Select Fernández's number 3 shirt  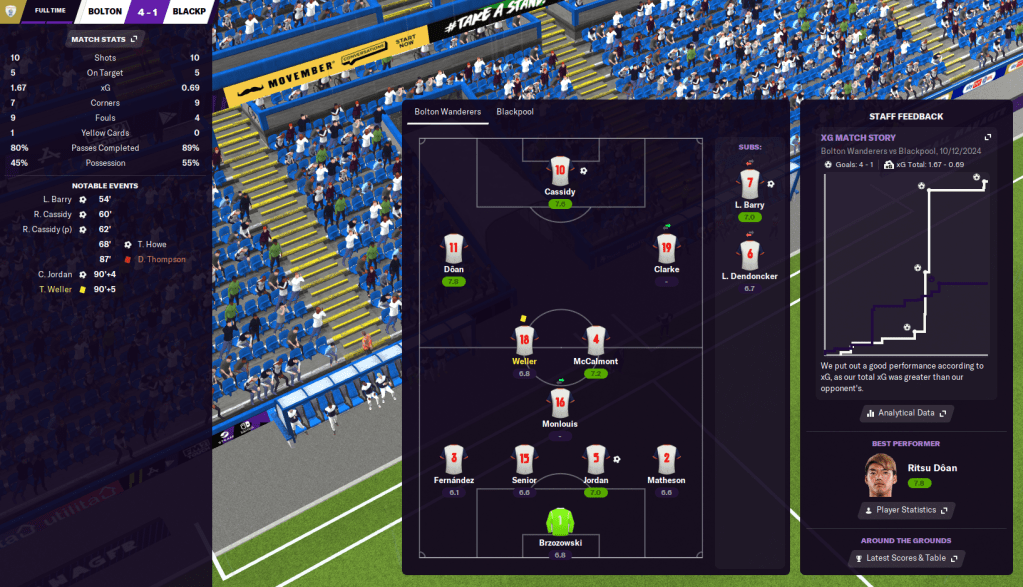click(x=453, y=459)
